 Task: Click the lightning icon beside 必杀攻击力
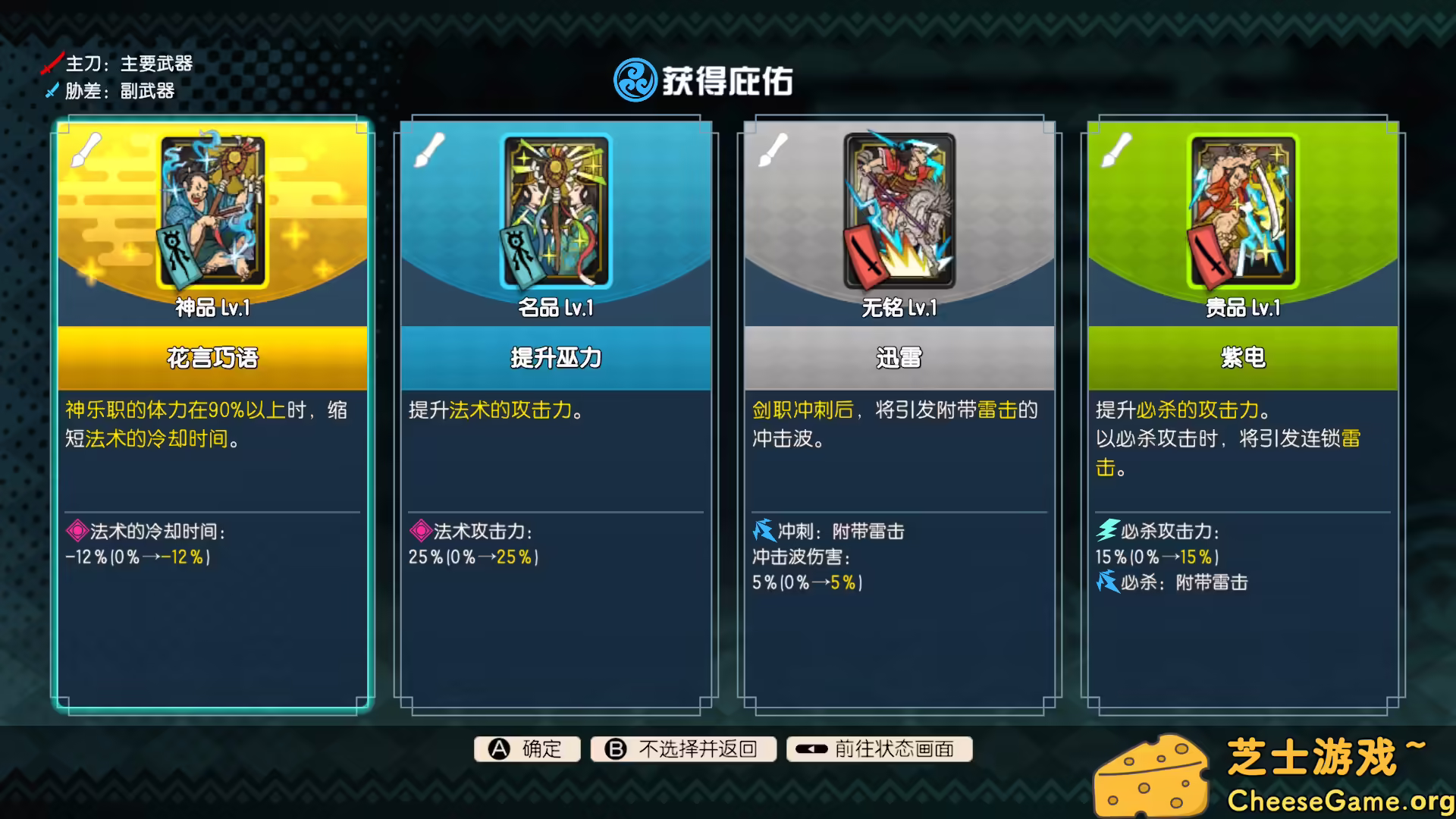tap(1105, 532)
